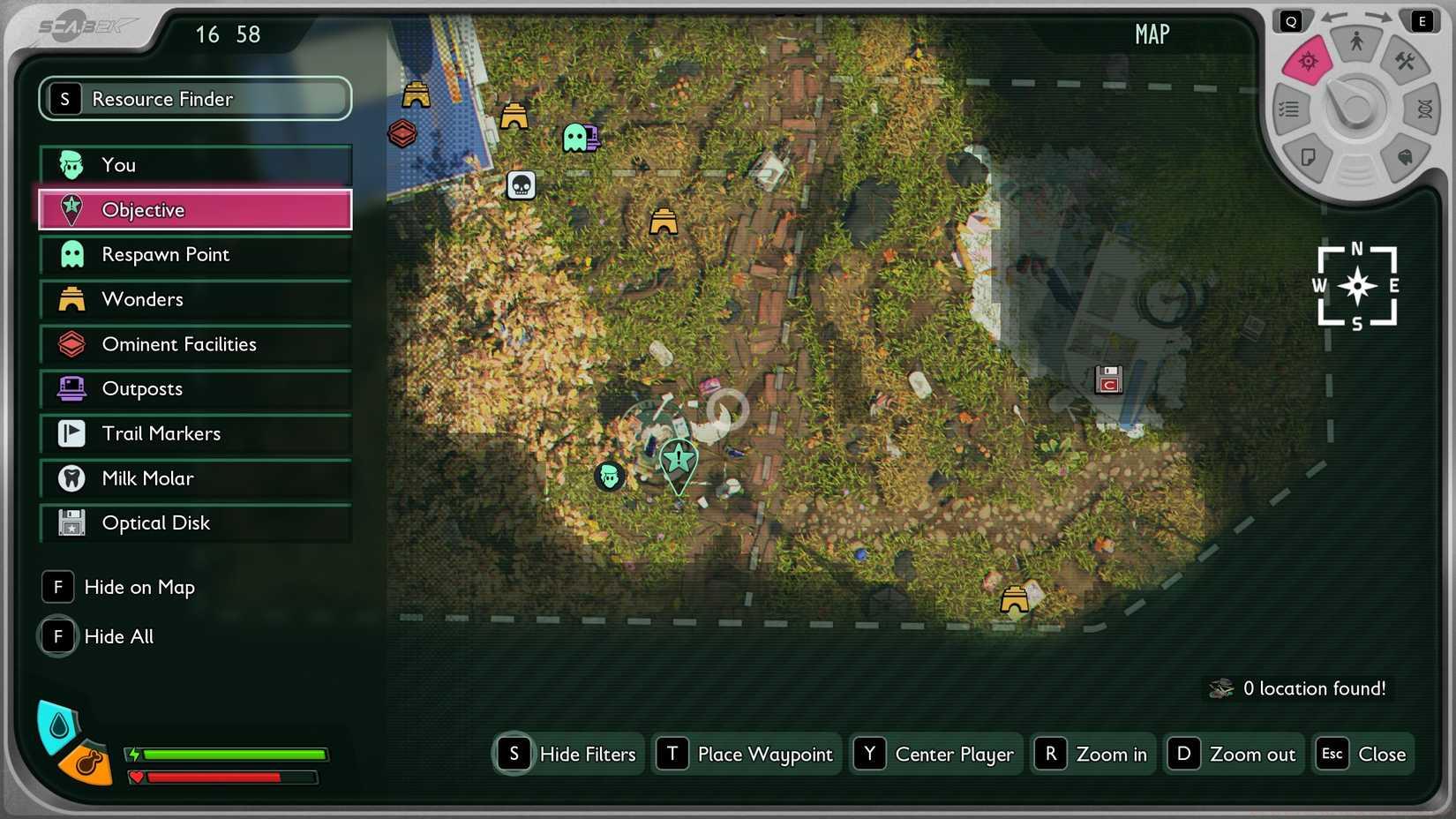Open the quest checklist icon on the wheel
Viewport: 1456px width, 819px height.
[x=1289, y=109]
